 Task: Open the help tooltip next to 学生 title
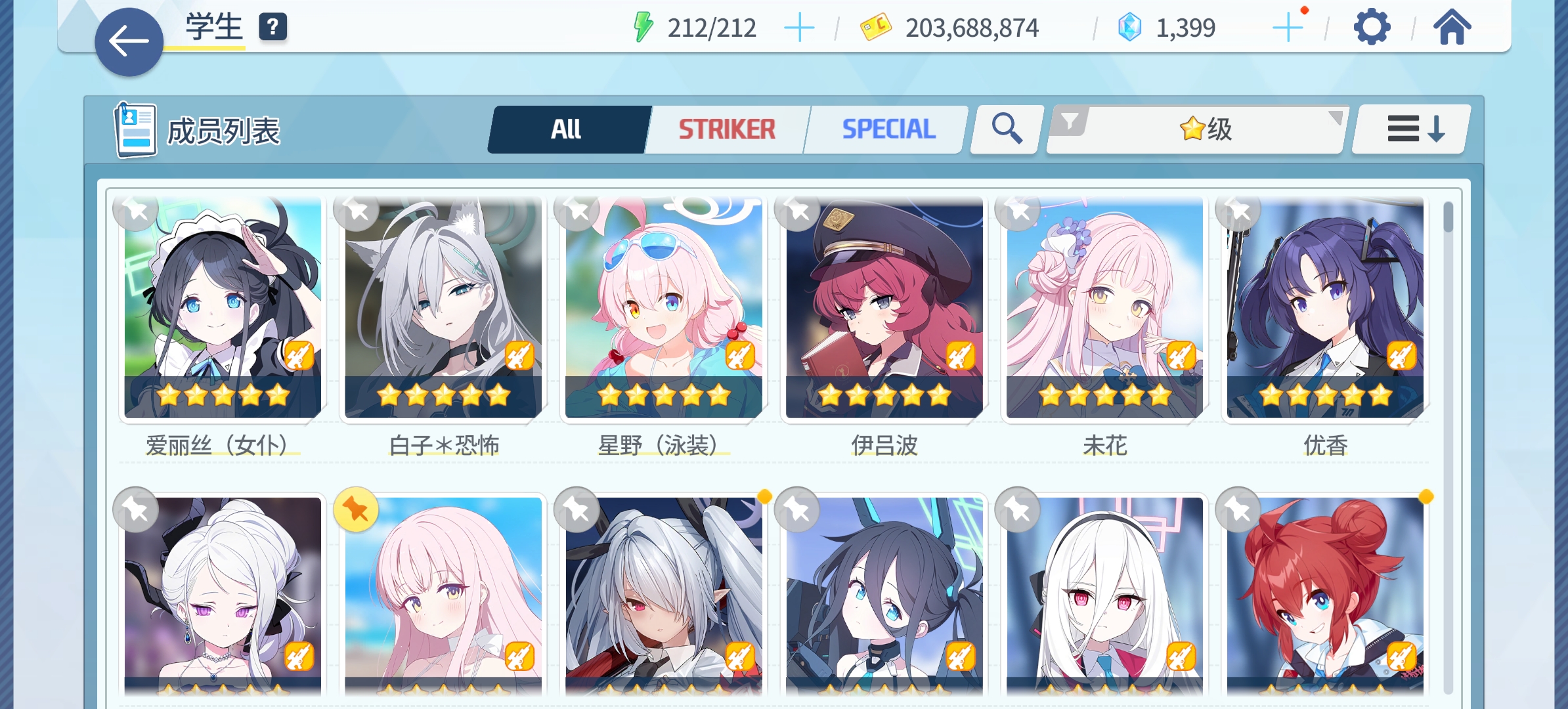pos(273,28)
